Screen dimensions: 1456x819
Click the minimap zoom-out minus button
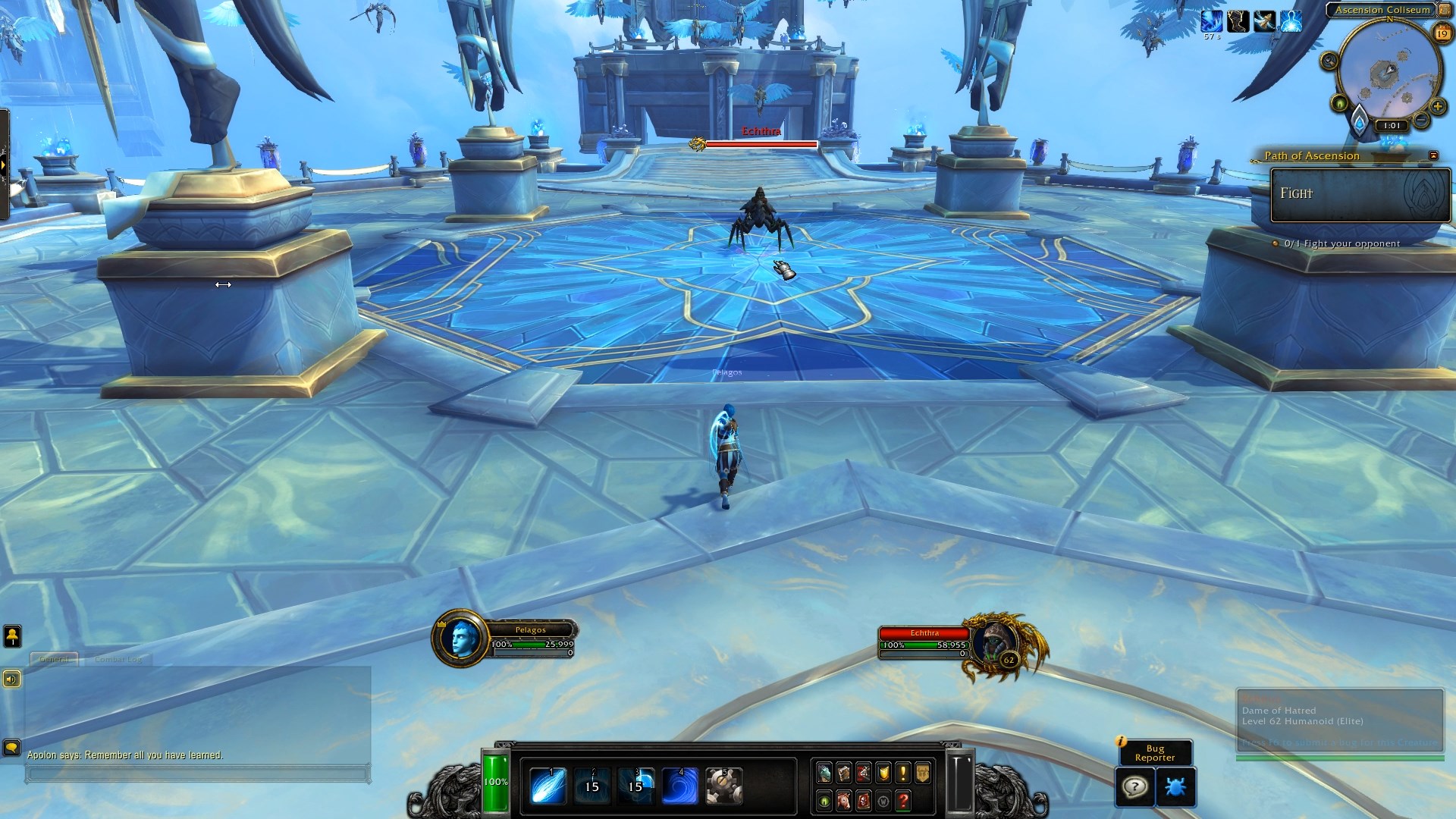1421,120
